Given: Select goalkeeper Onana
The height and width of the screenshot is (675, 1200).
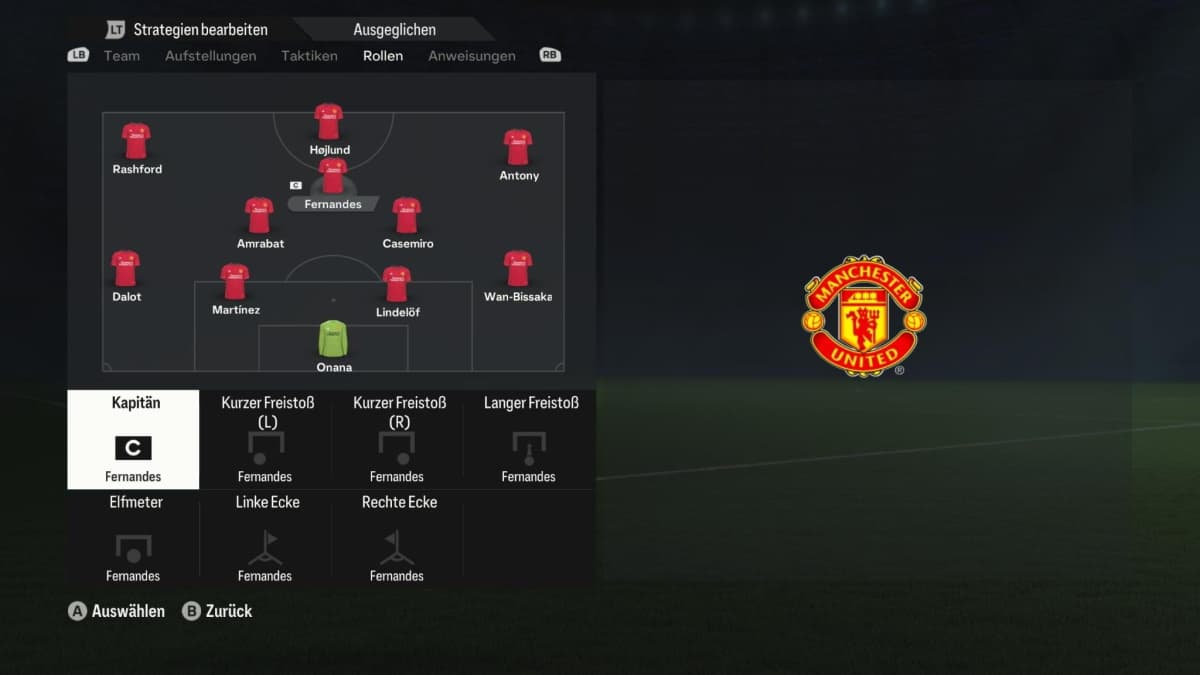Looking at the screenshot, I should tap(334, 340).
